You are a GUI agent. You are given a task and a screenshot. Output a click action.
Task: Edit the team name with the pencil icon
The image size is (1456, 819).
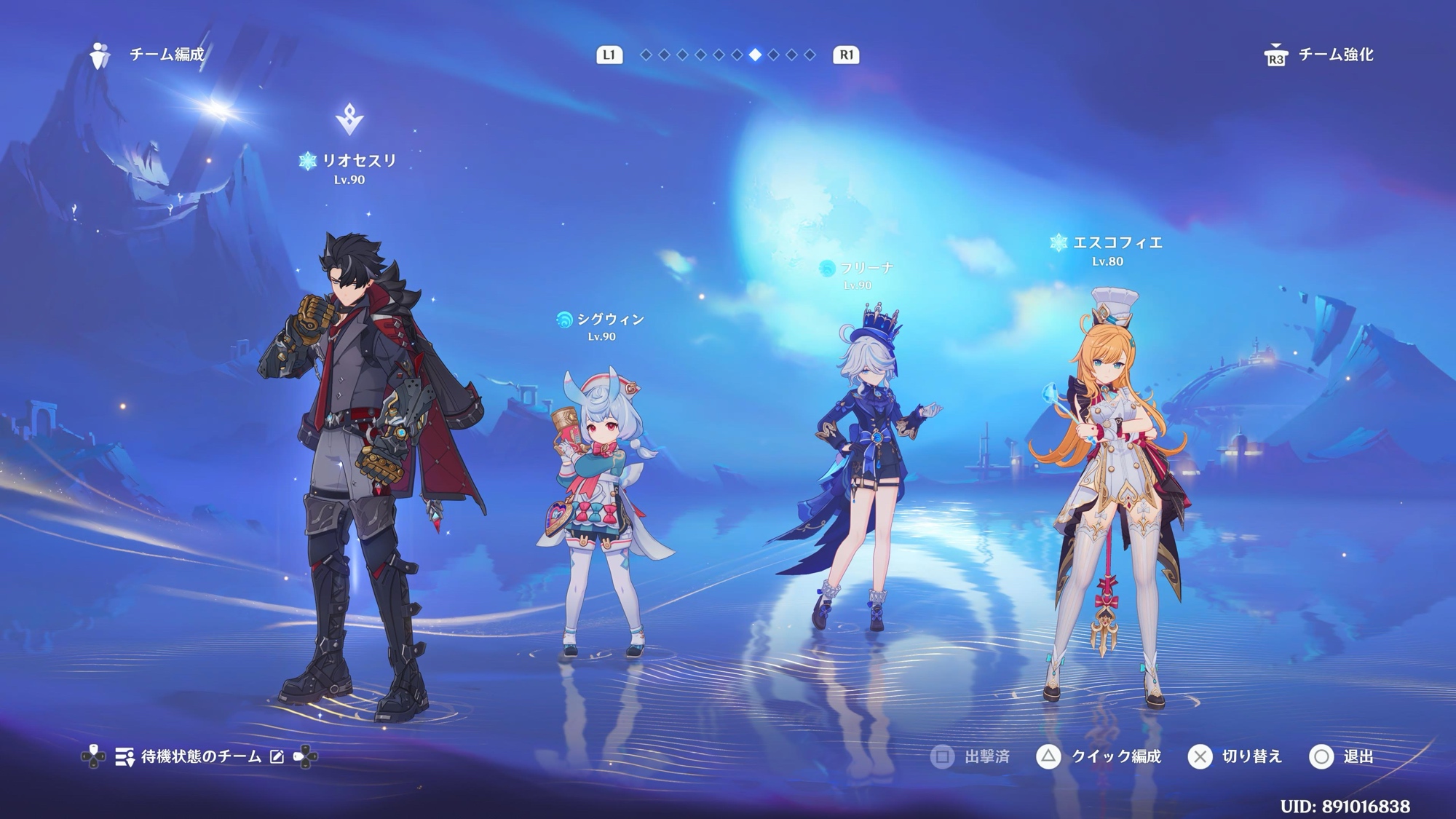click(277, 757)
